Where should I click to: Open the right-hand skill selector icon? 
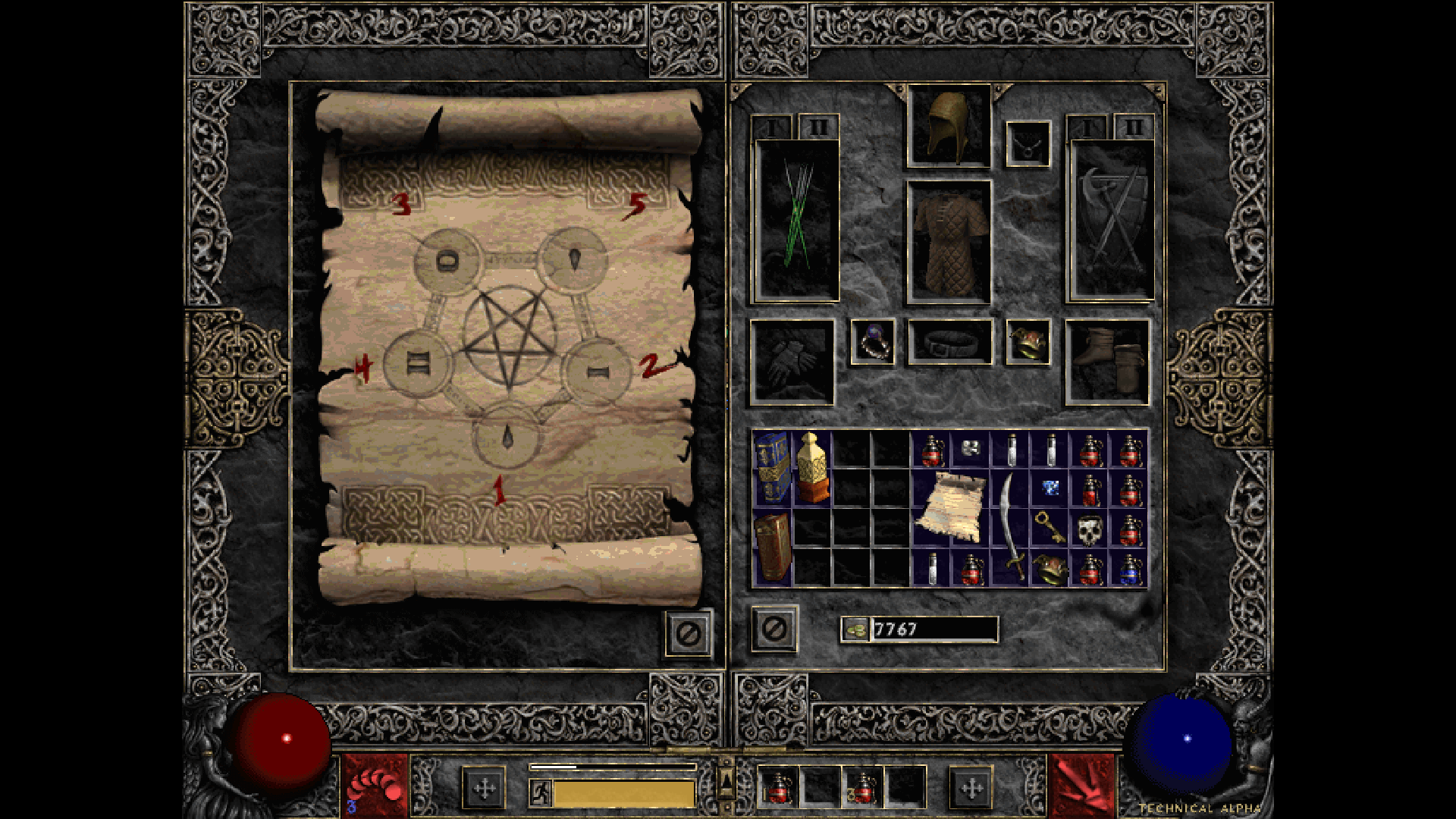1081,786
